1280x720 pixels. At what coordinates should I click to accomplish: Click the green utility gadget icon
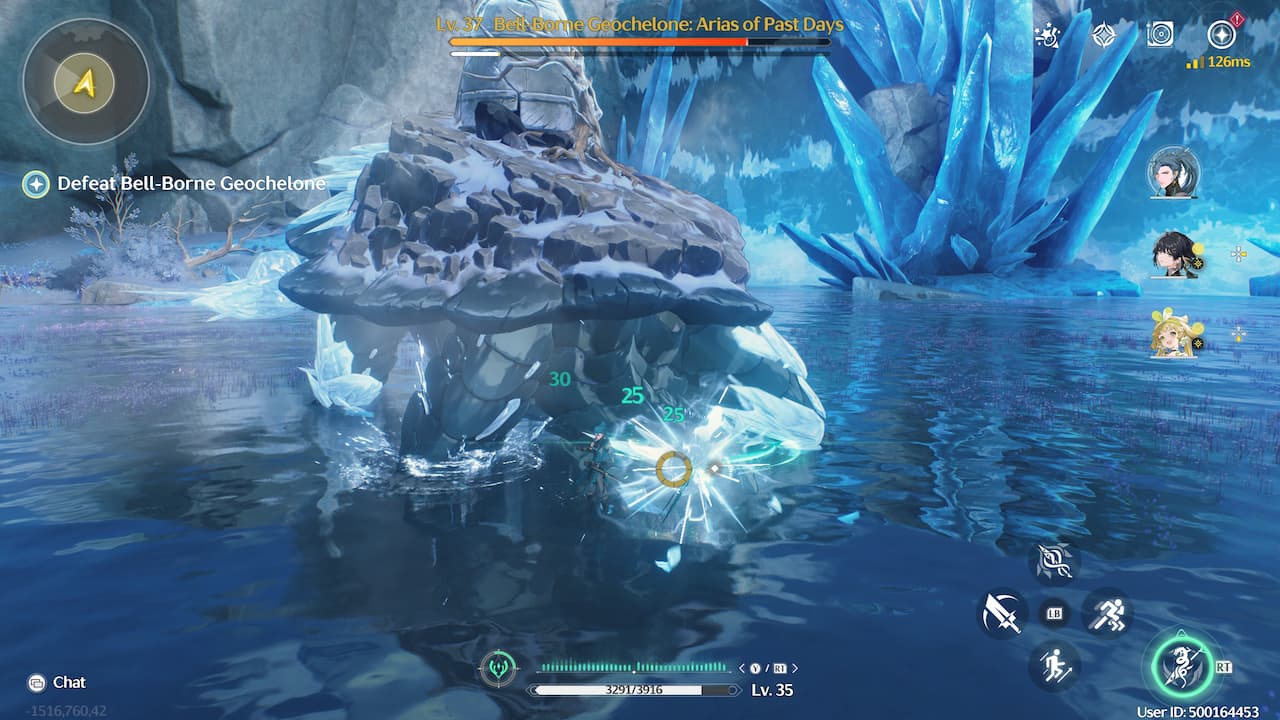pos(497,668)
